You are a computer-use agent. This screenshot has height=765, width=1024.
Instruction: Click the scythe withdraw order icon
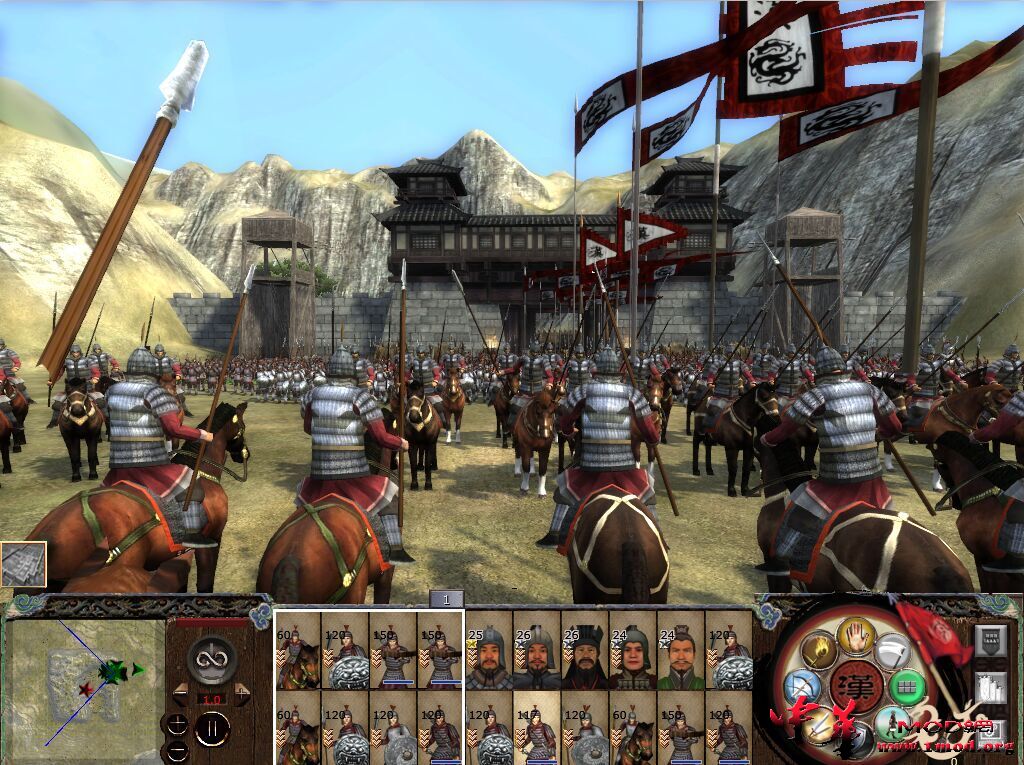click(892, 651)
